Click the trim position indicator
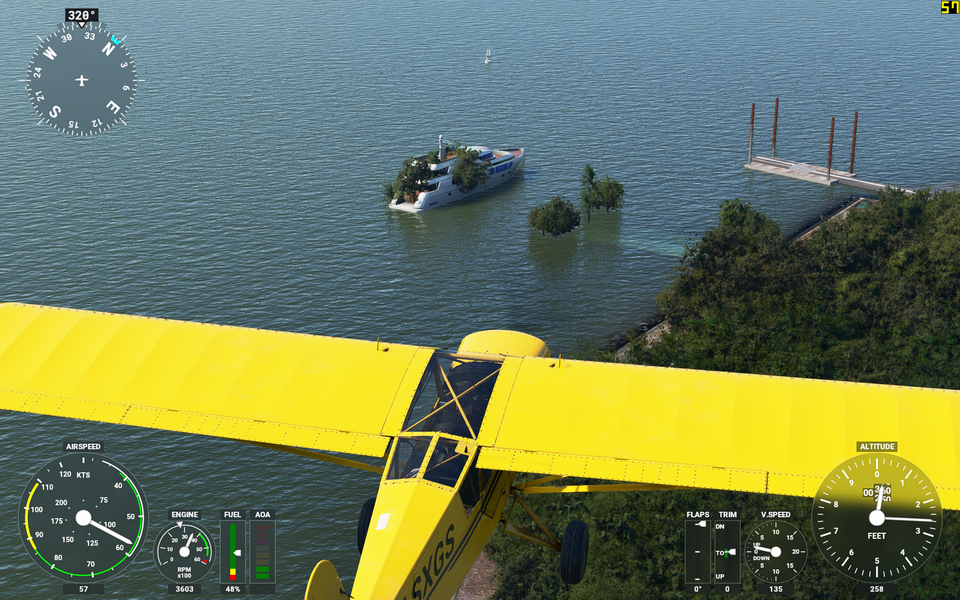This screenshot has height=600, width=960. click(x=727, y=551)
